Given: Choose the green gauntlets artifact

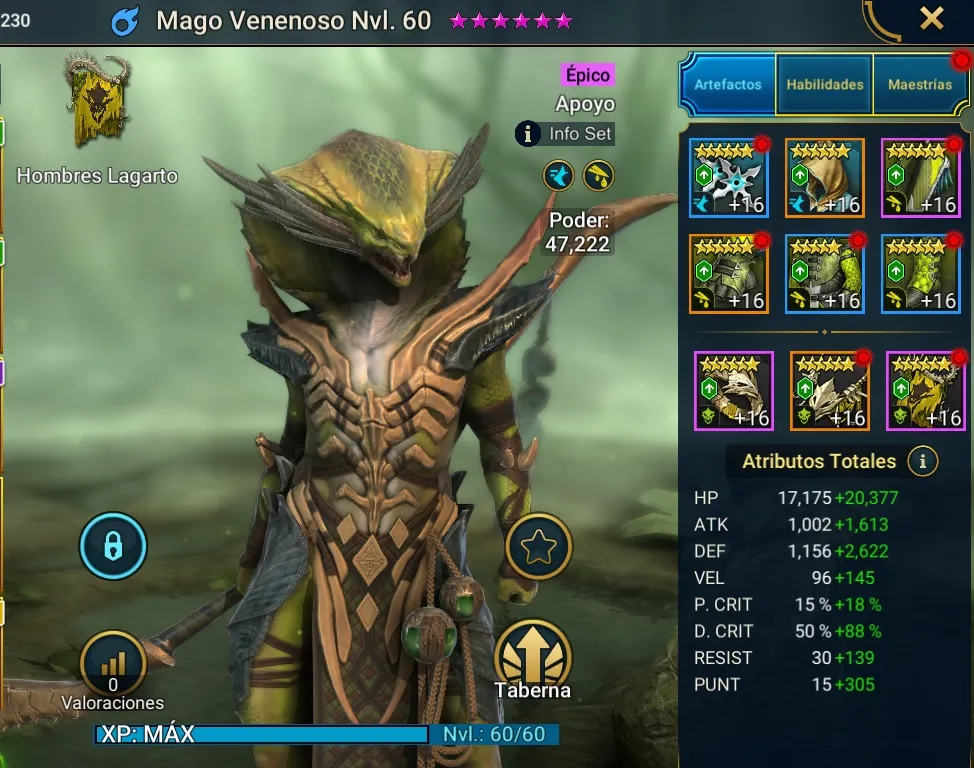Looking at the screenshot, I should point(729,273).
